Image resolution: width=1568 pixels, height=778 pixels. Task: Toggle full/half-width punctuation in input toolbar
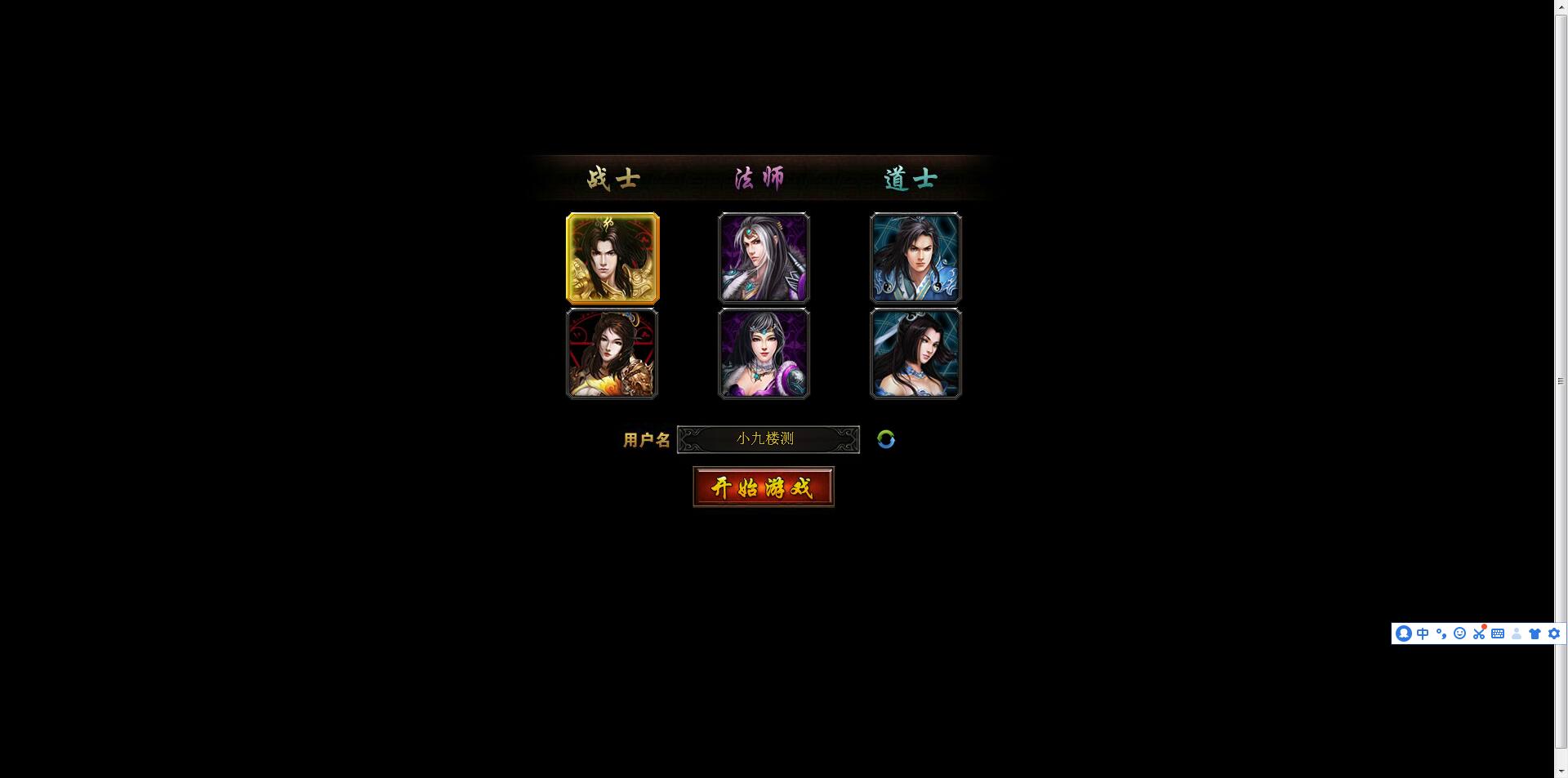tap(1441, 634)
